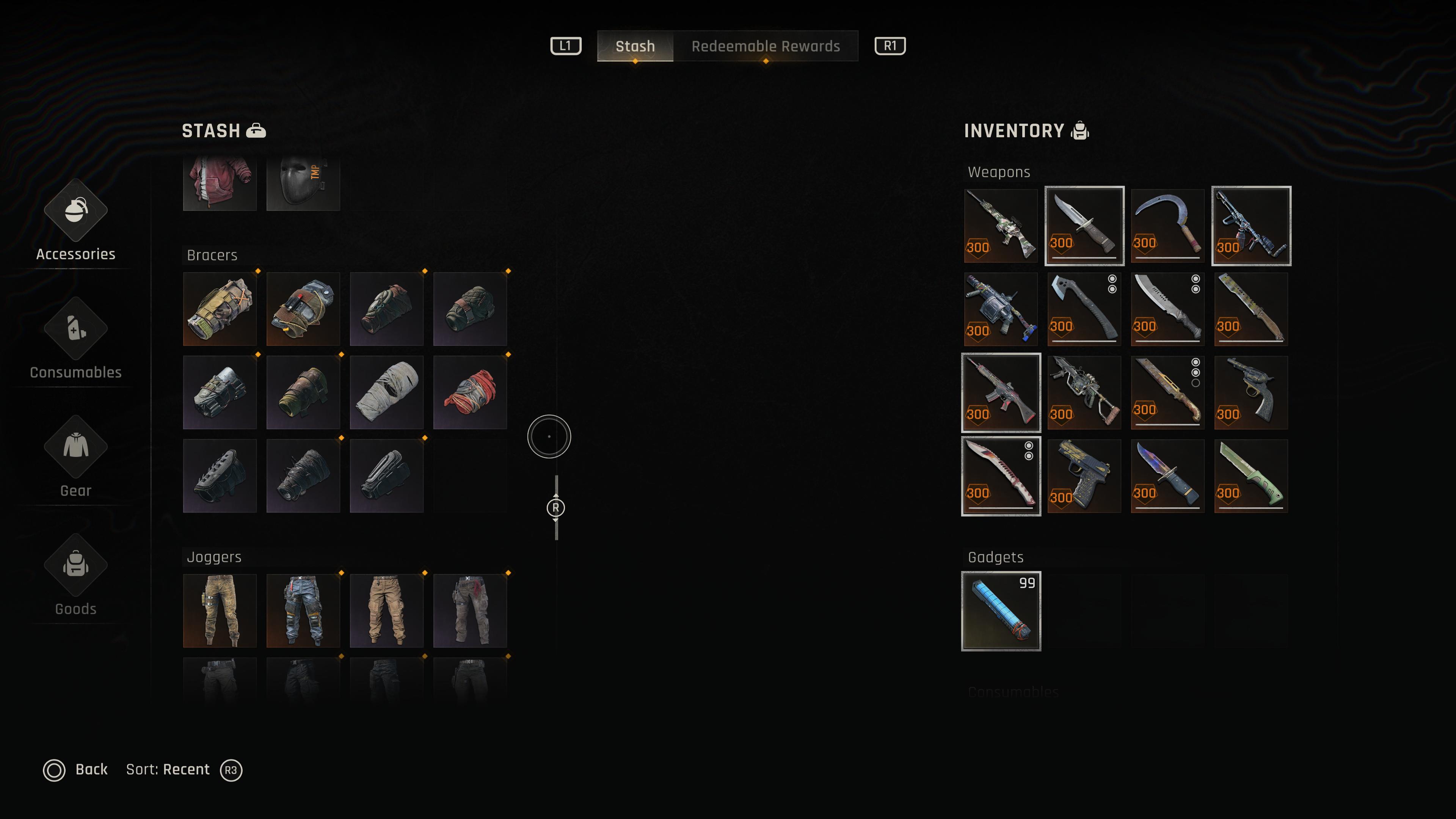Select the red-wrapped bracer in stash

(x=470, y=392)
